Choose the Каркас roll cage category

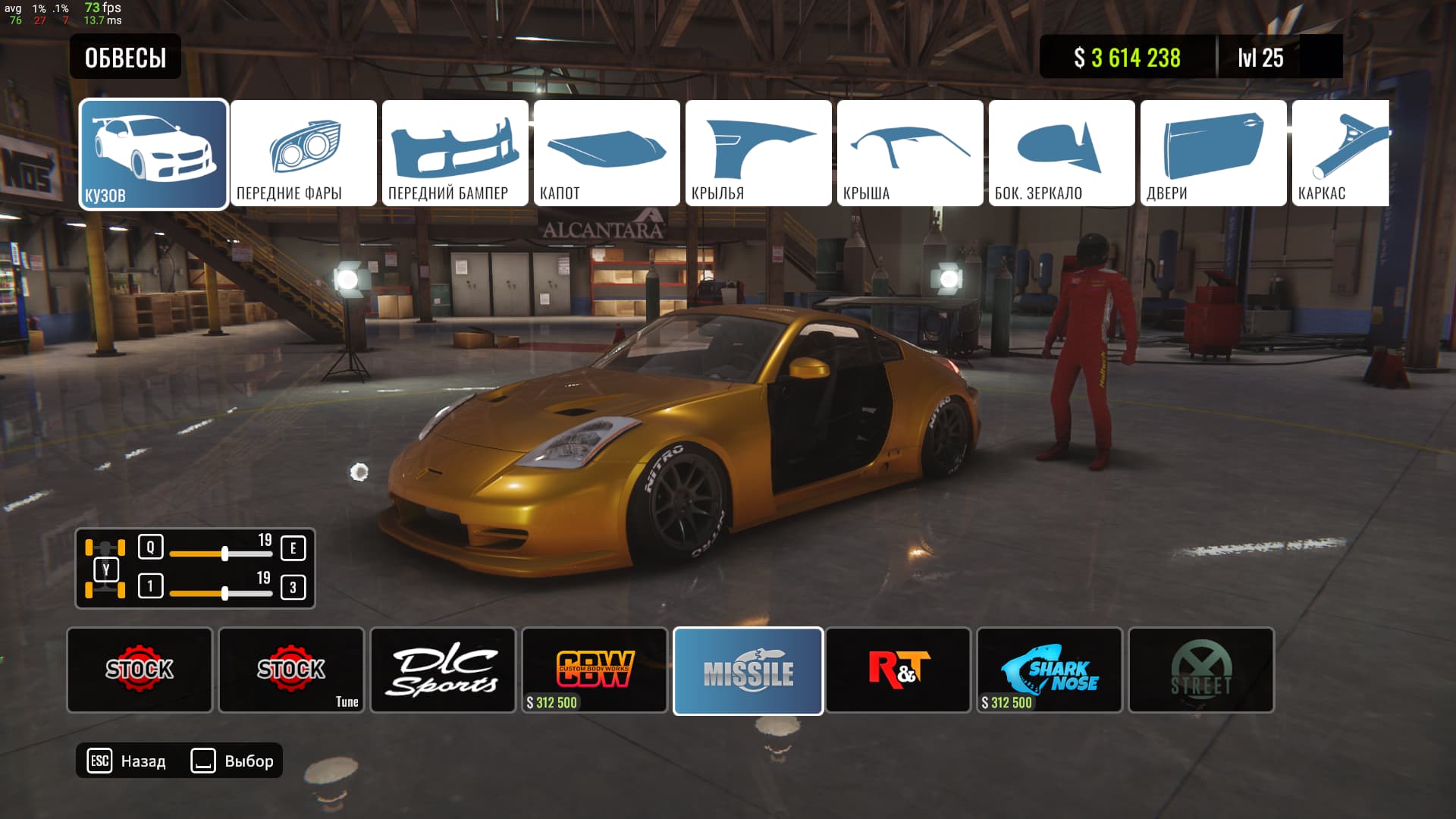[1341, 153]
